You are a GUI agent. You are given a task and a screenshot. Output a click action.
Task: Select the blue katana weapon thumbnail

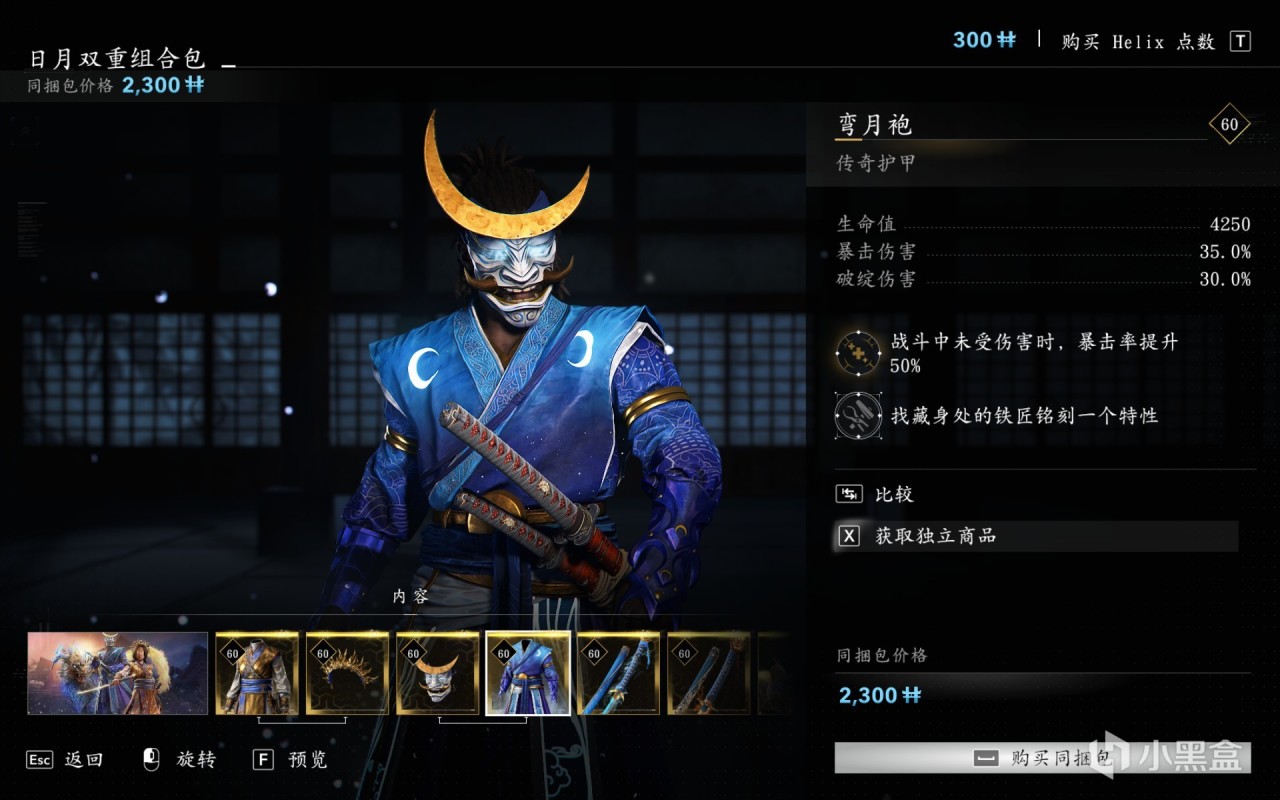618,673
